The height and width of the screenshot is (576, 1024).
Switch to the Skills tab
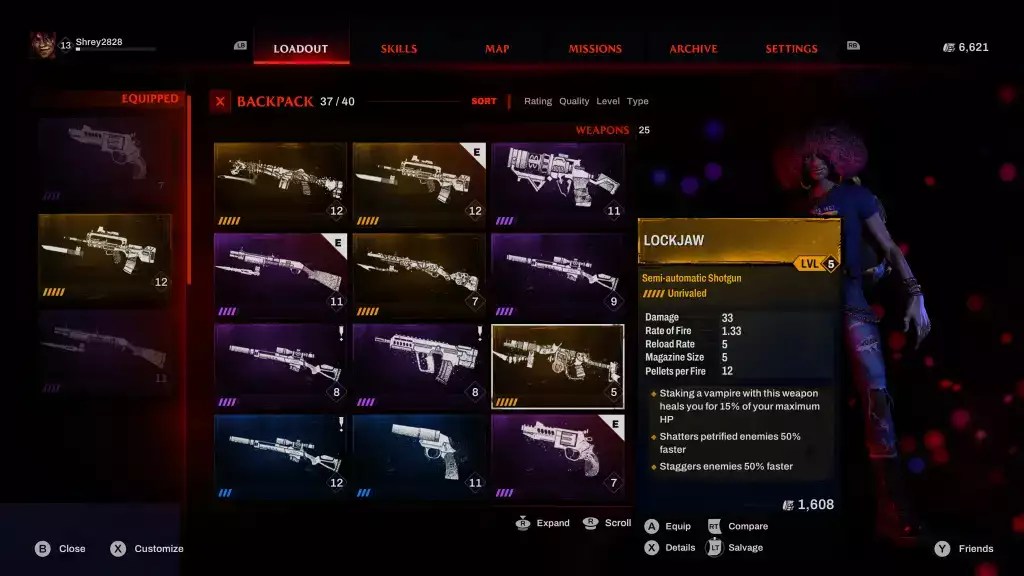(399, 49)
